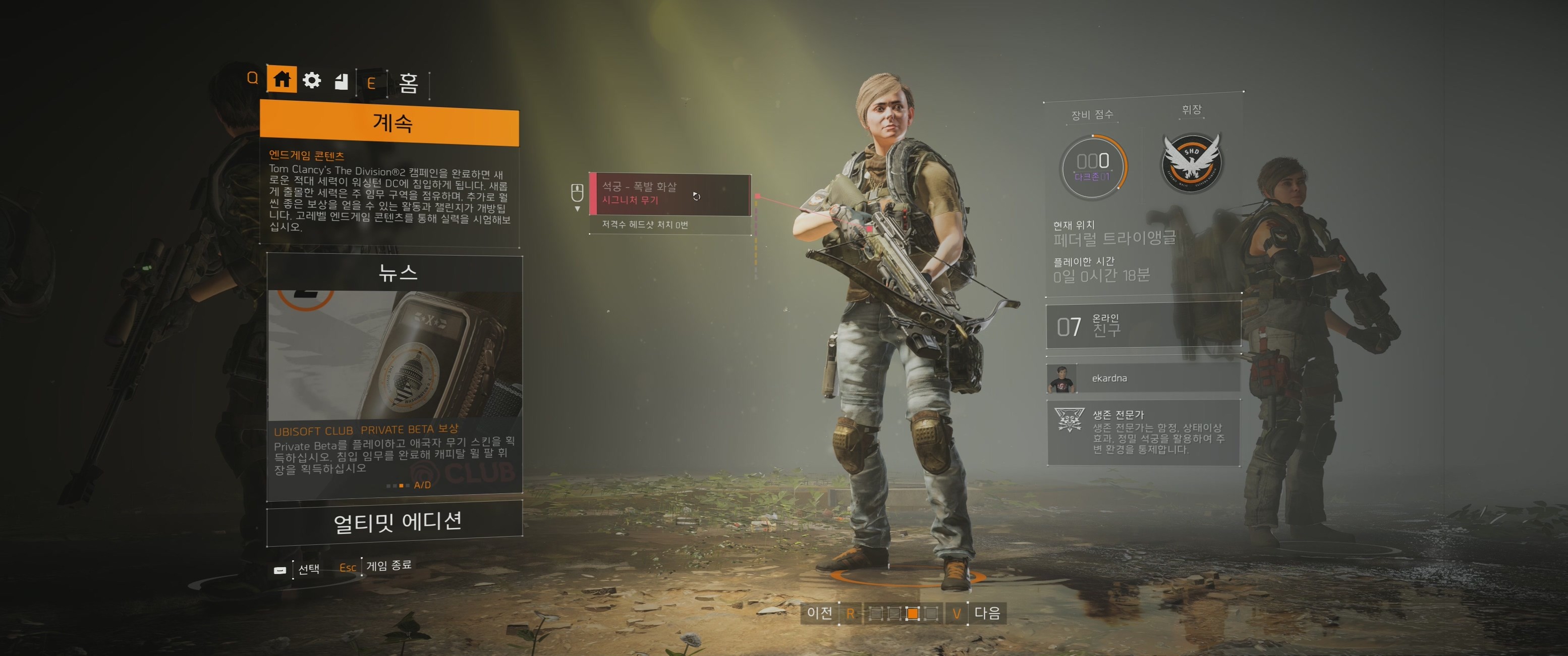The width and height of the screenshot is (1568, 656).
Task: Select the 석궁 signature weapon panel
Action: click(x=669, y=194)
